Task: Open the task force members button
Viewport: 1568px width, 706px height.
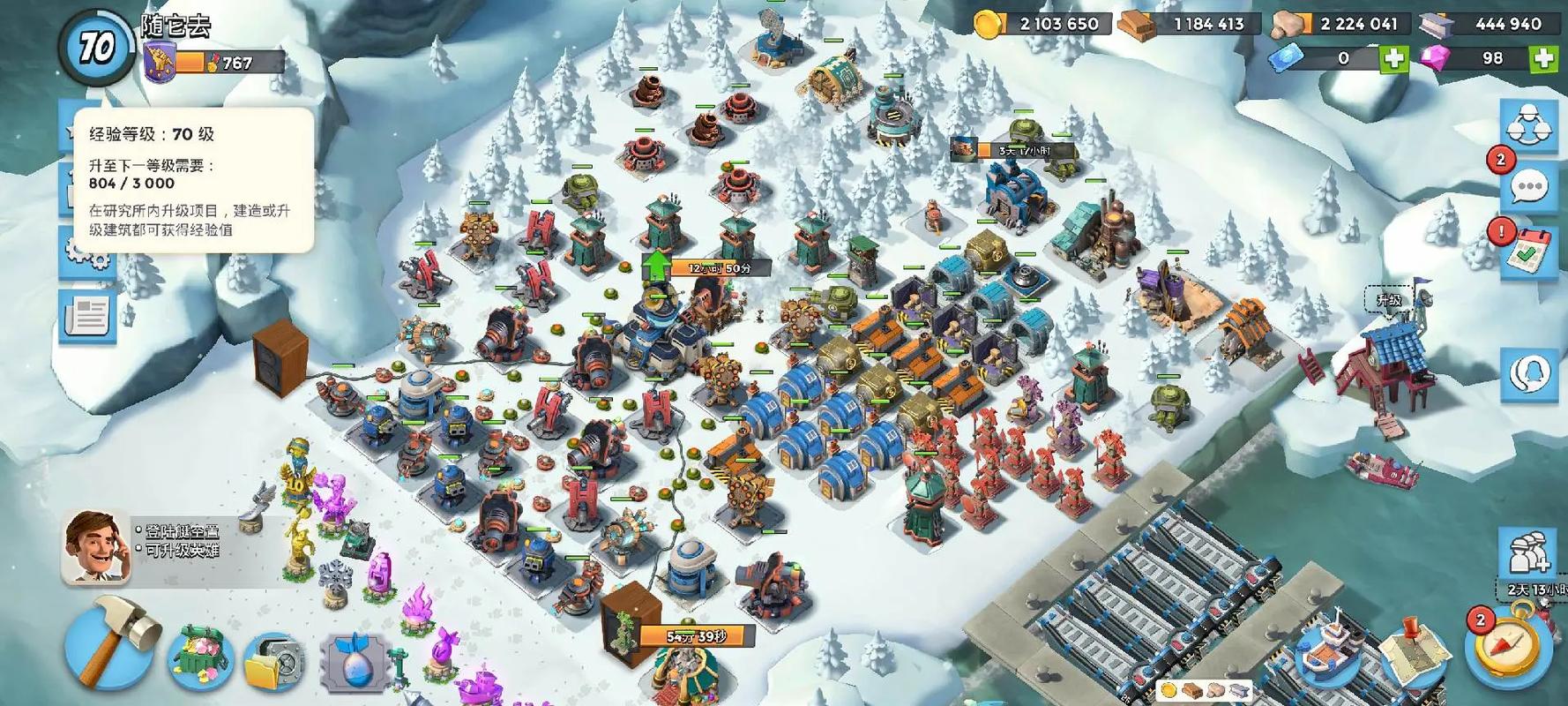Action: (1530, 125)
